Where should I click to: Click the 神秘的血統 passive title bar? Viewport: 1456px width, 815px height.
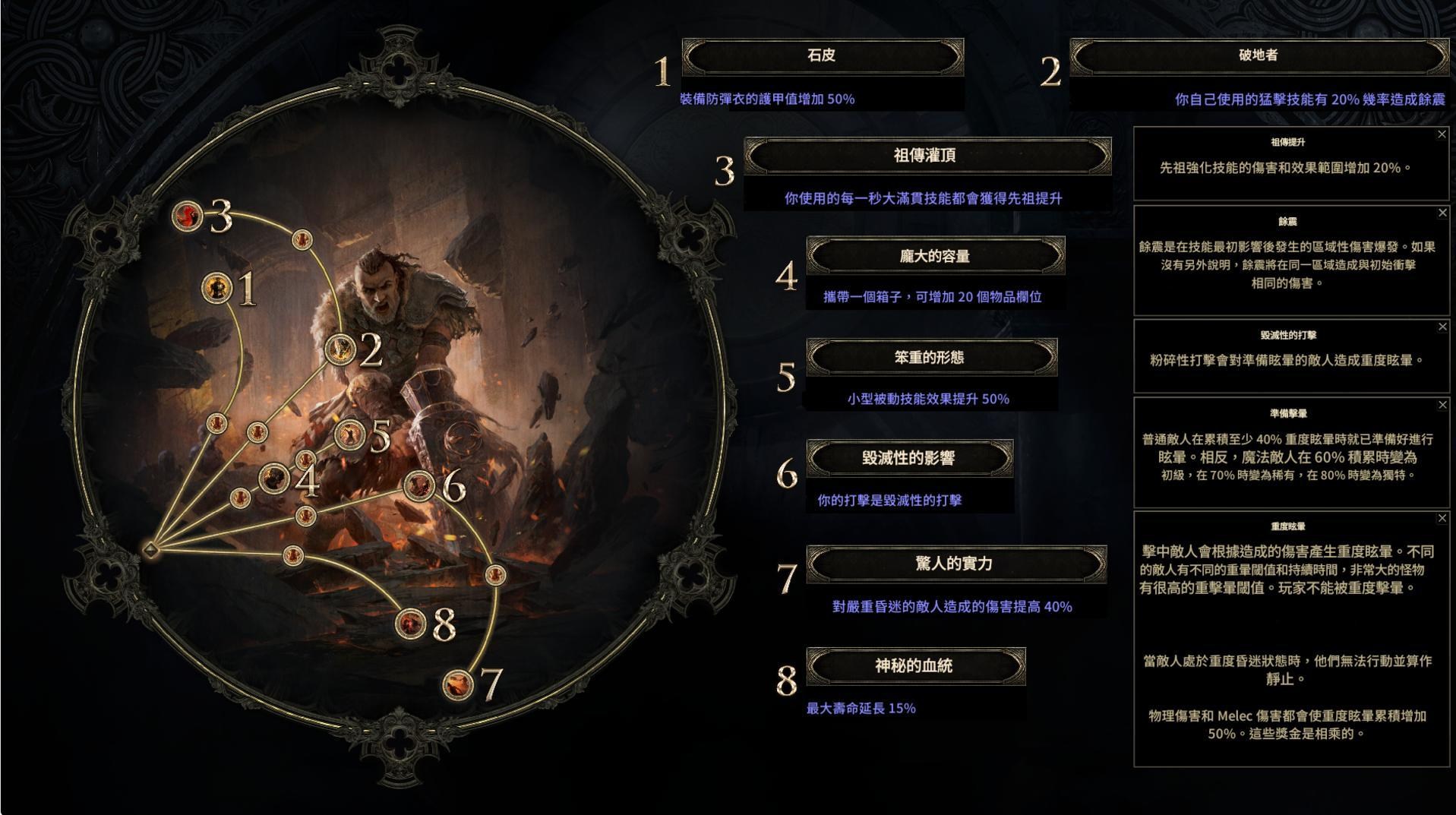tap(918, 665)
